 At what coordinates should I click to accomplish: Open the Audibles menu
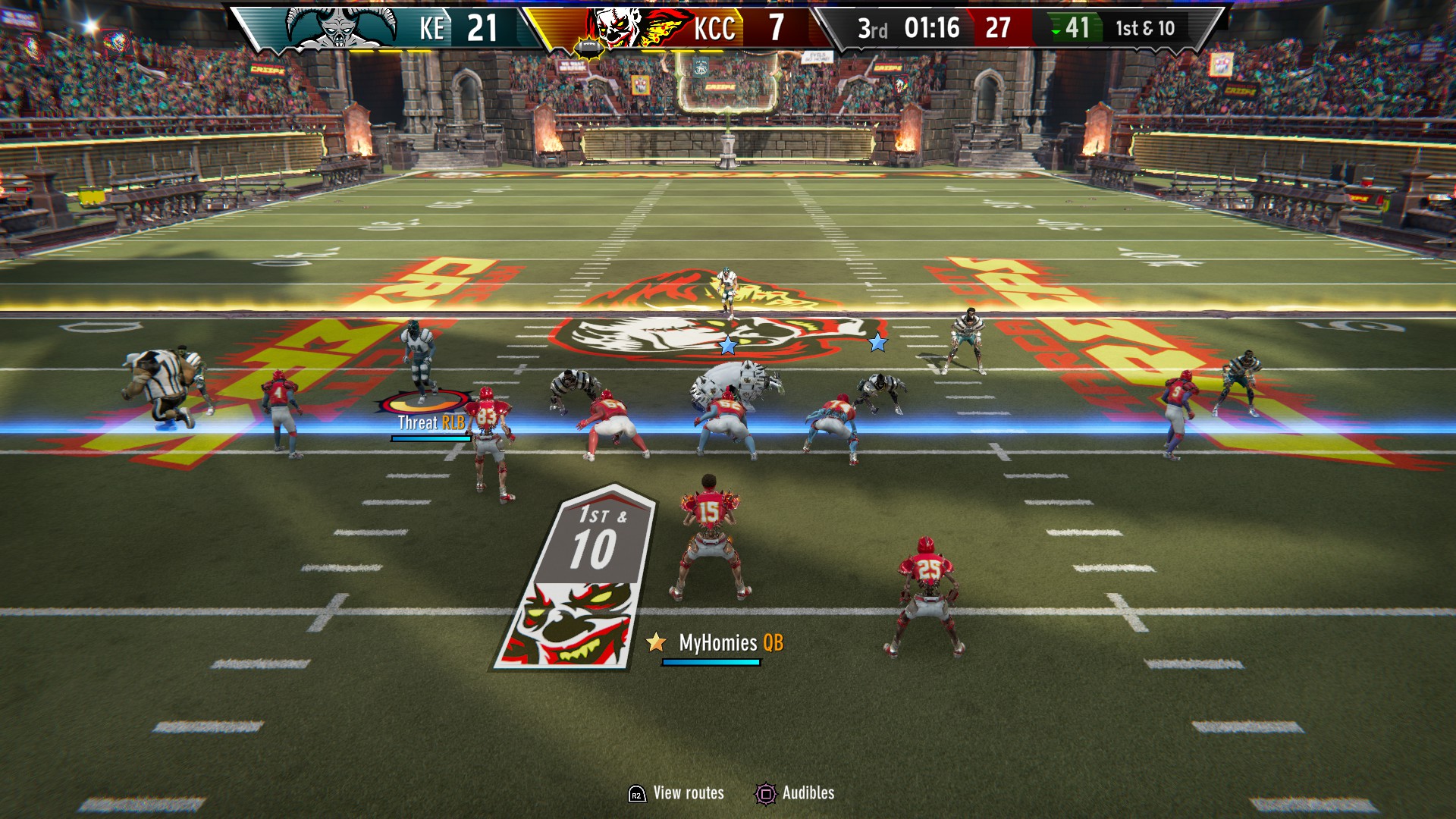click(795, 793)
